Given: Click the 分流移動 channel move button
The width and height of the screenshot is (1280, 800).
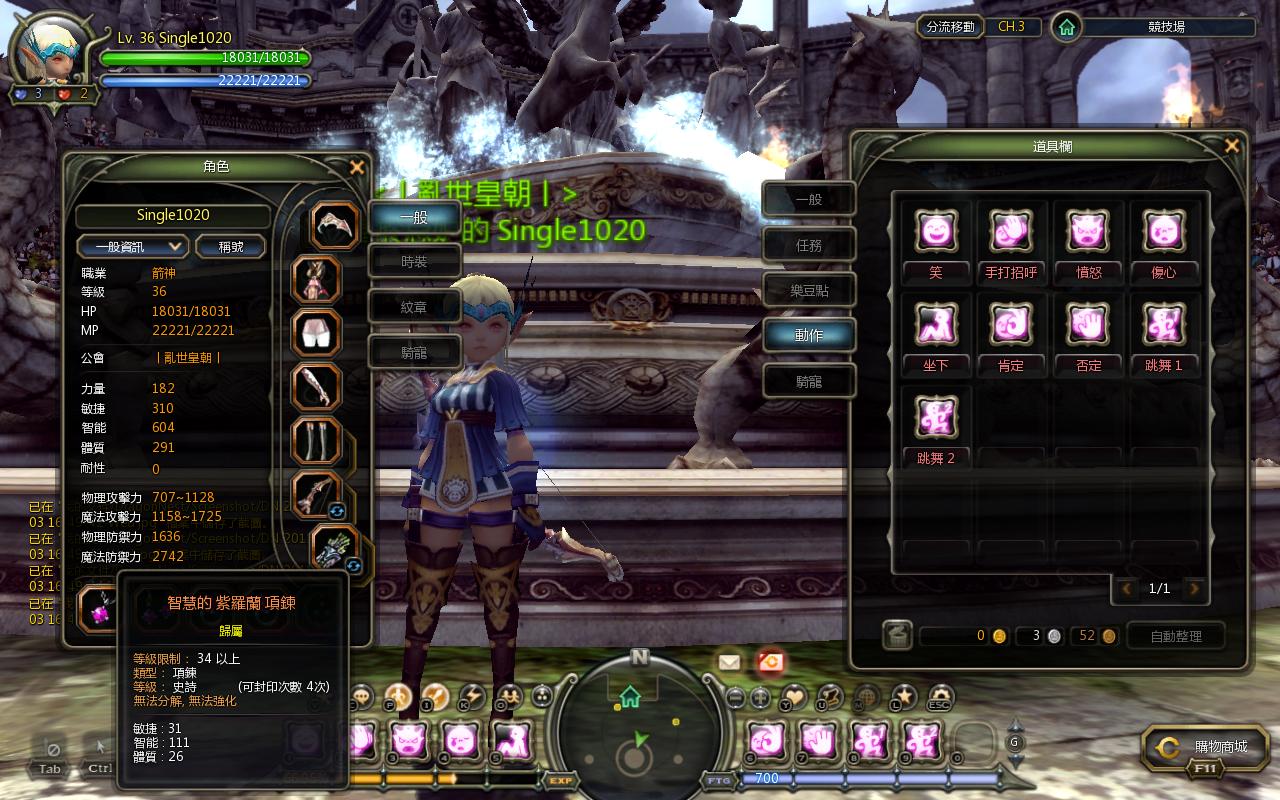Looking at the screenshot, I should click(x=950, y=27).
